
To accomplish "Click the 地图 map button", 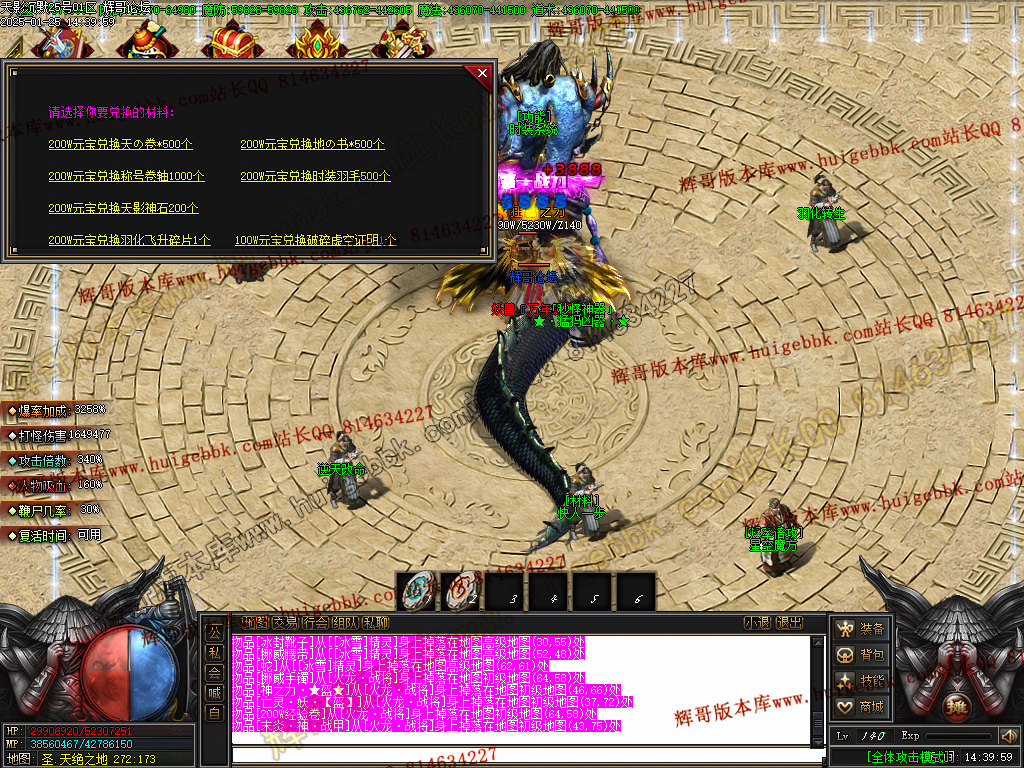I will 254,623.
